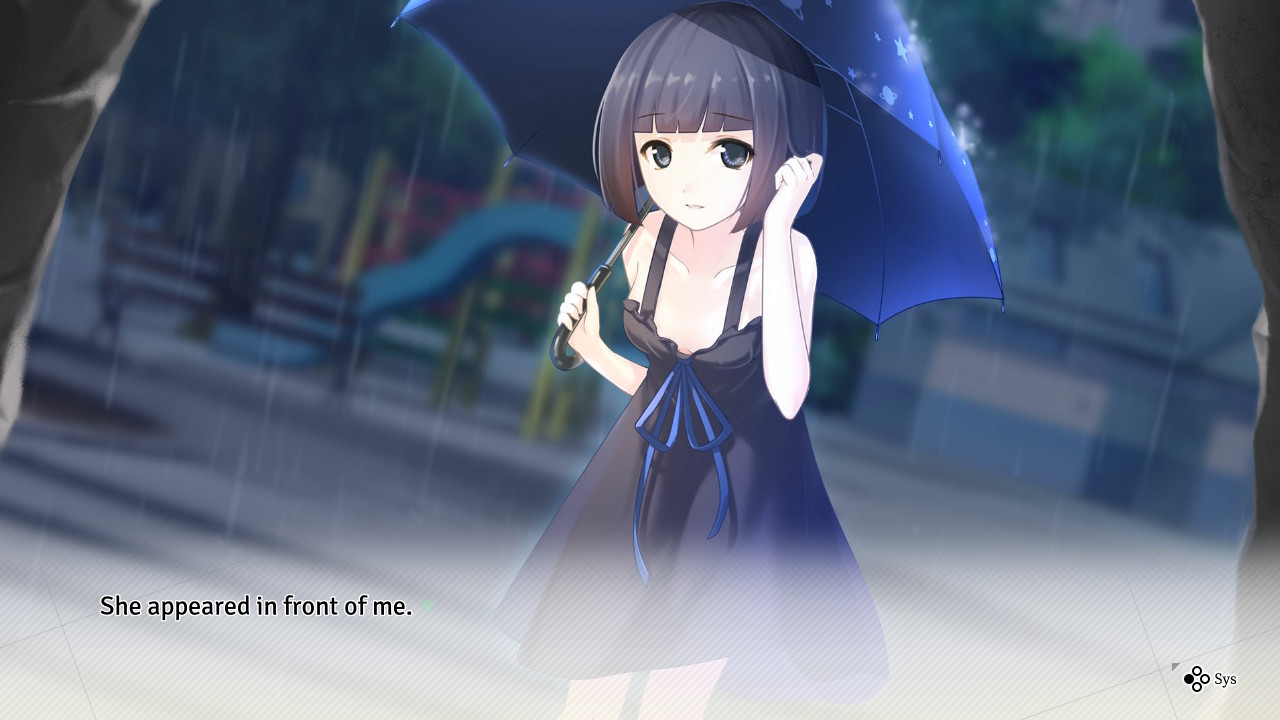Click the gray pointer arrow near Sys
This screenshot has height=720, width=1280.
(1176, 667)
